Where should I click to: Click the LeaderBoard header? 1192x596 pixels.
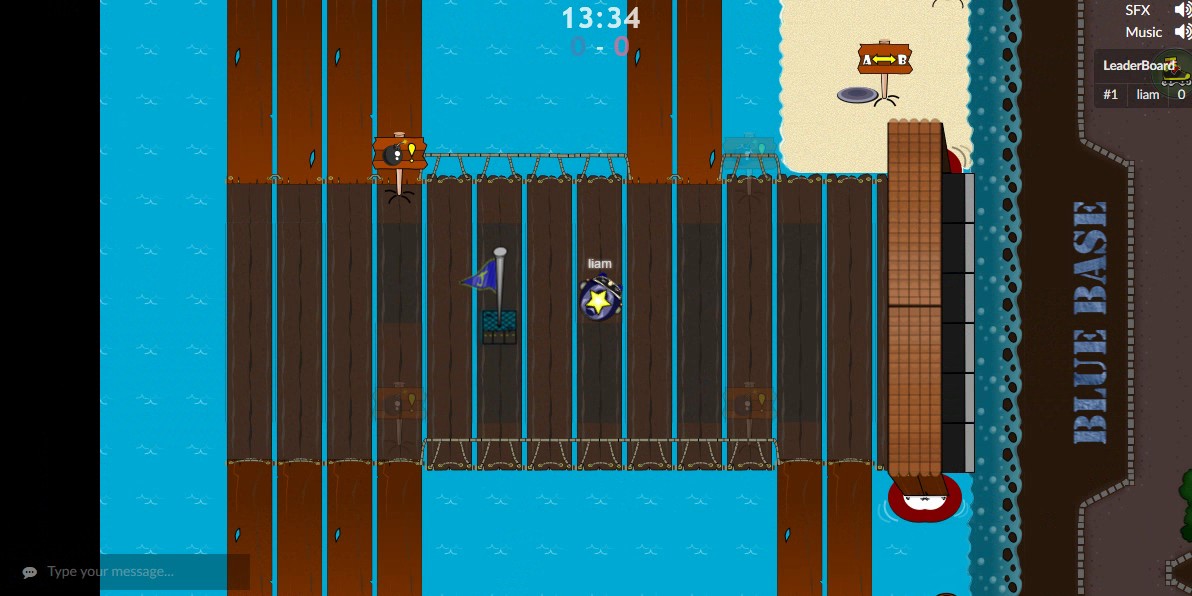tap(1139, 66)
